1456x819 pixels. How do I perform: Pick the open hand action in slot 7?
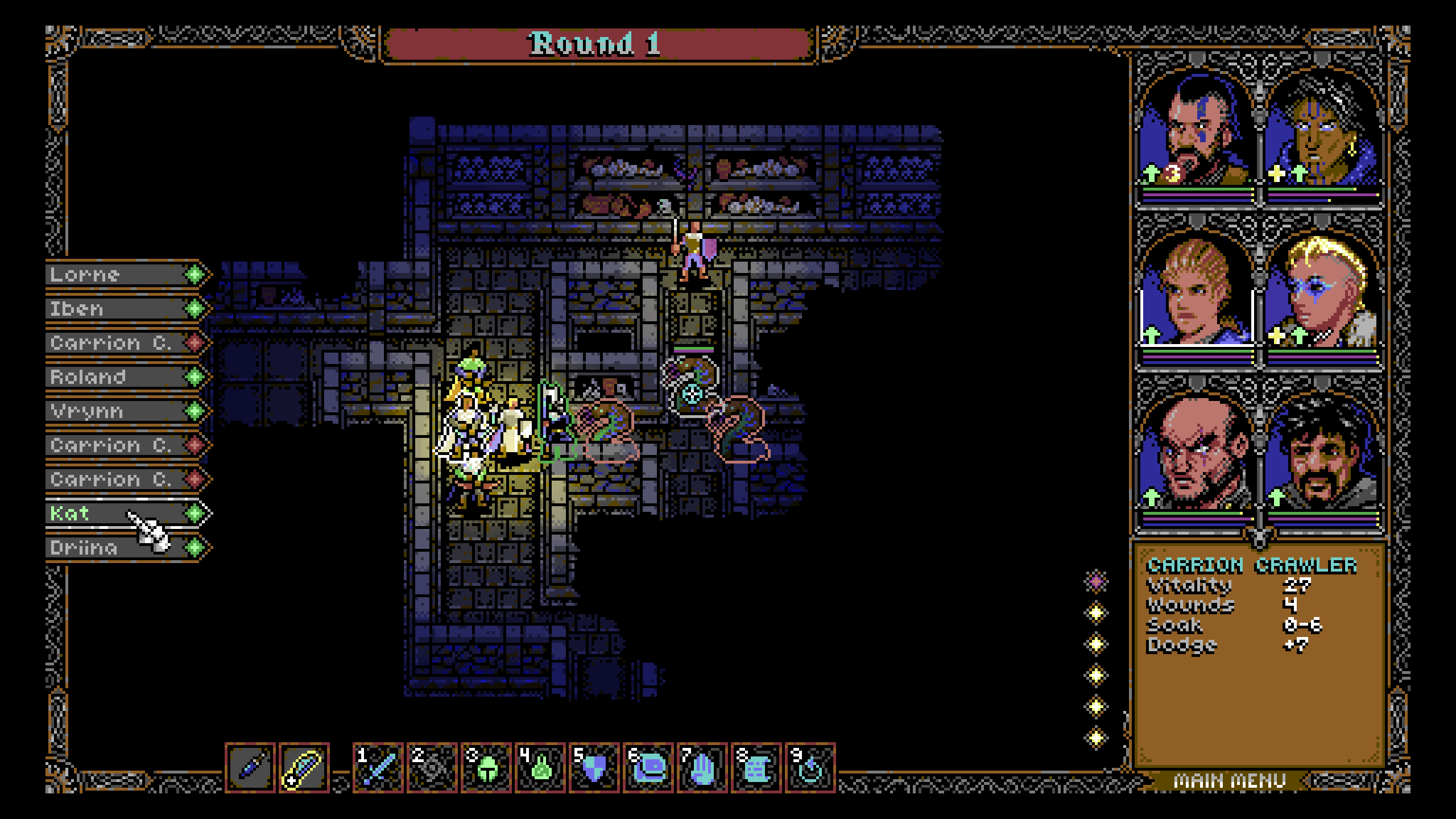tap(702, 768)
